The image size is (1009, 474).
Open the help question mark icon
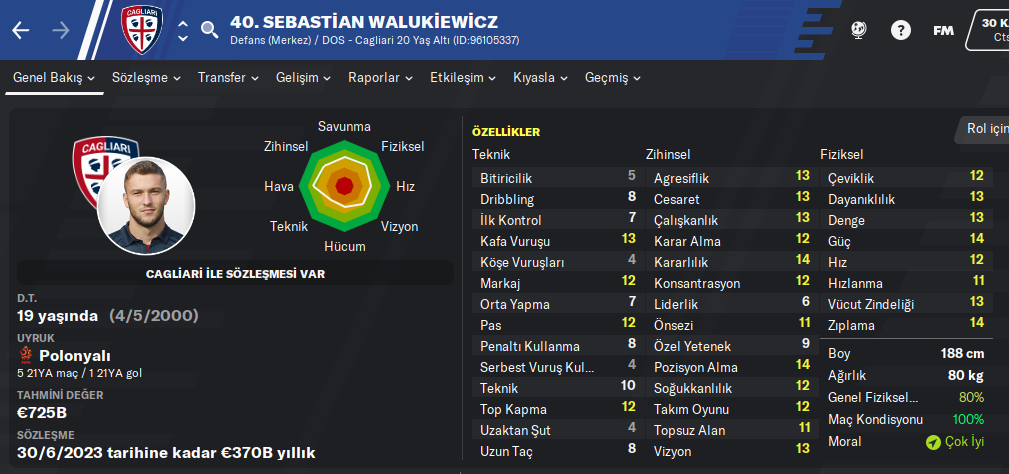pyautogui.click(x=901, y=30)
